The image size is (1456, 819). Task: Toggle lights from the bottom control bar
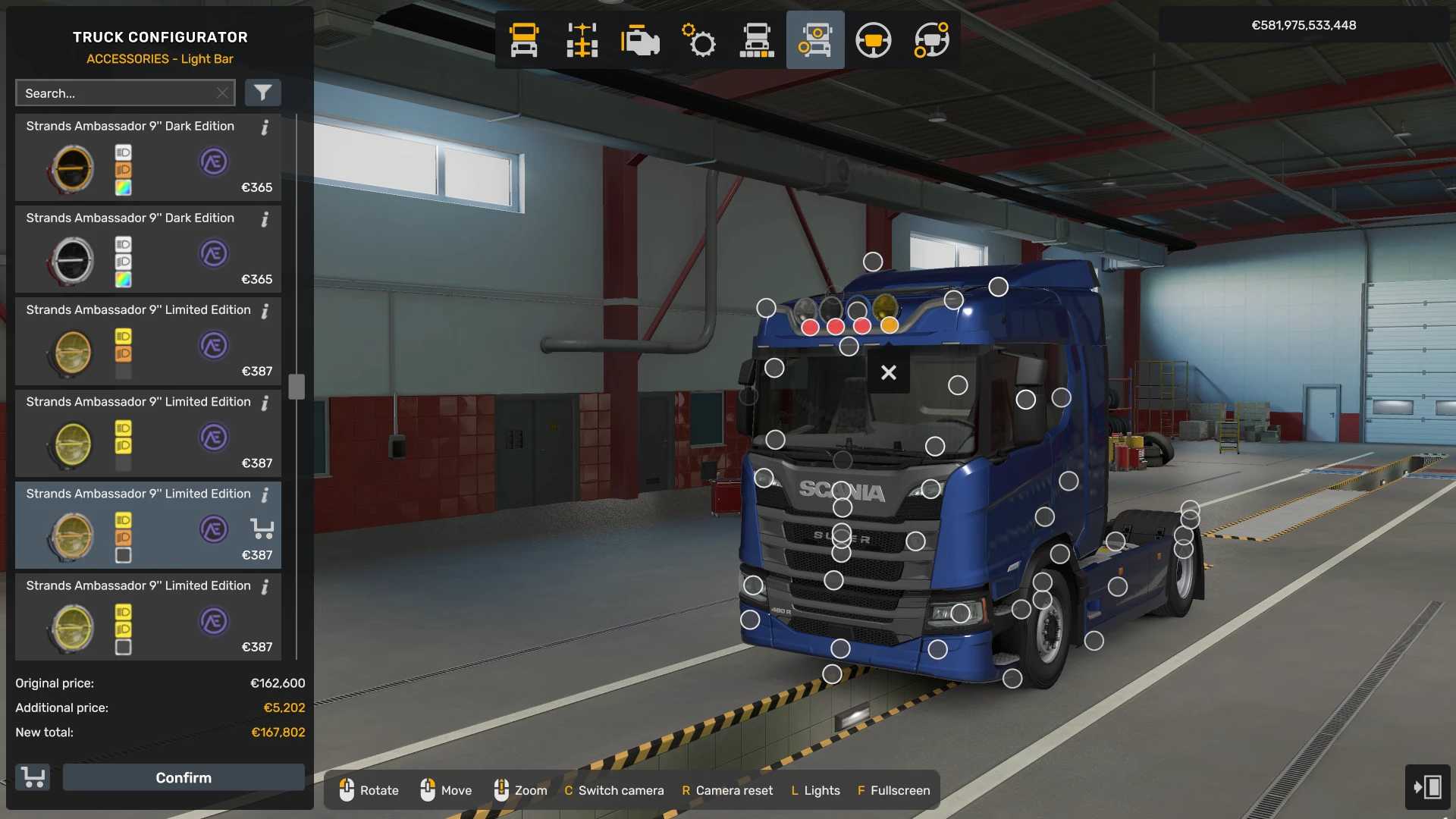815,790
